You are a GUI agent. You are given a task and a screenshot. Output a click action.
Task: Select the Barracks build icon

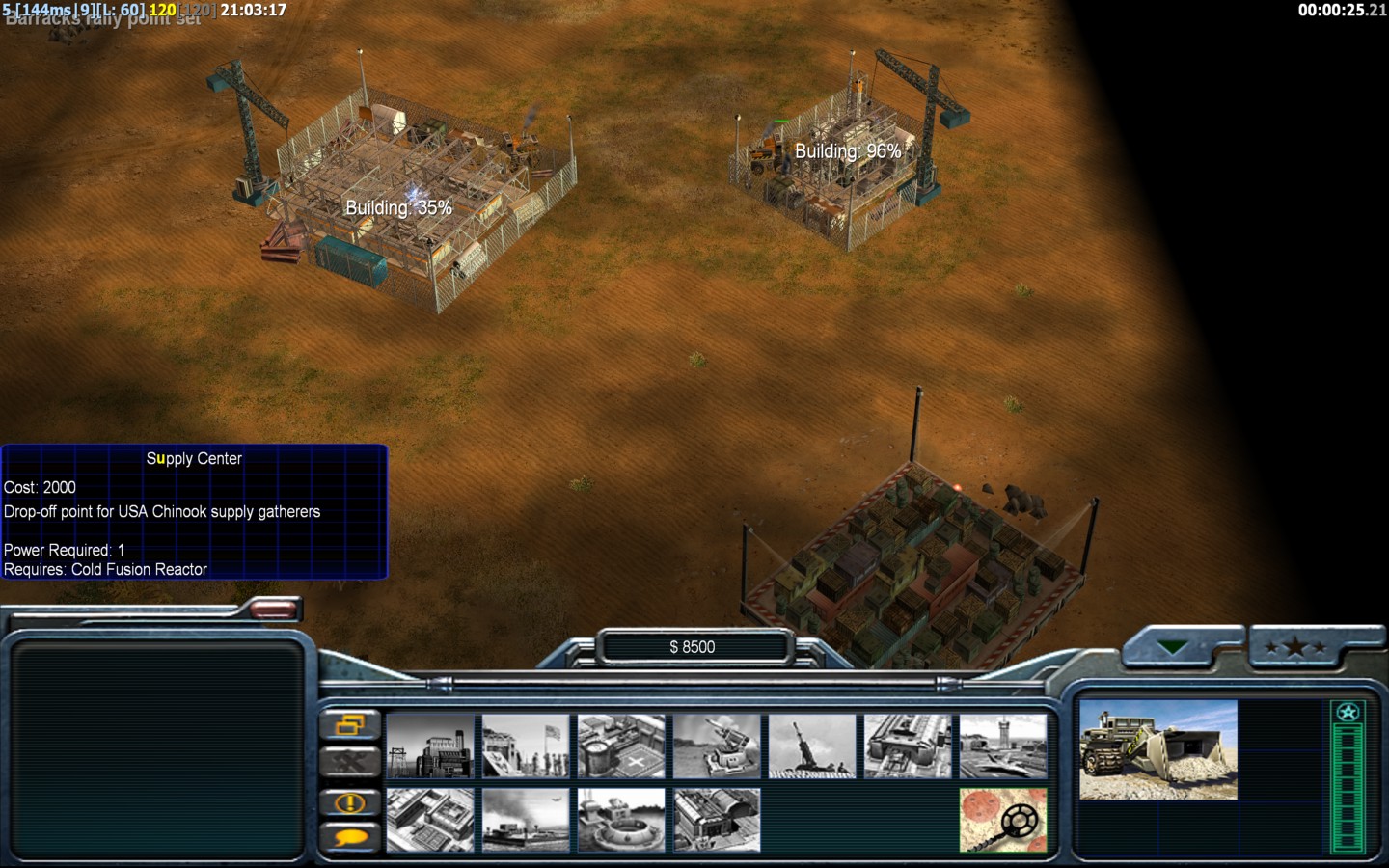point(526,746)
